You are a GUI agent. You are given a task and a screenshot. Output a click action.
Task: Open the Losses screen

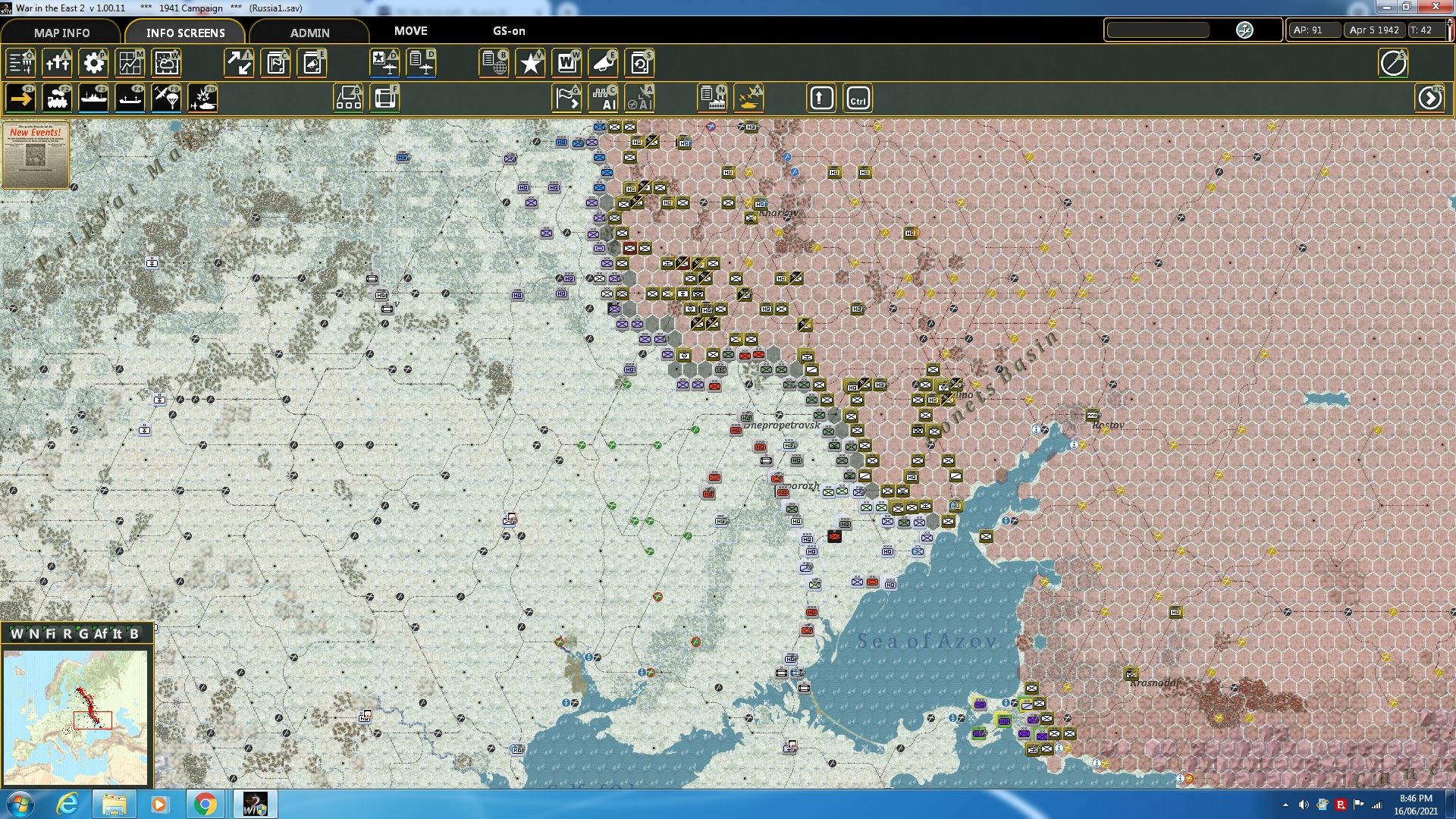click(x=58, y=64)
